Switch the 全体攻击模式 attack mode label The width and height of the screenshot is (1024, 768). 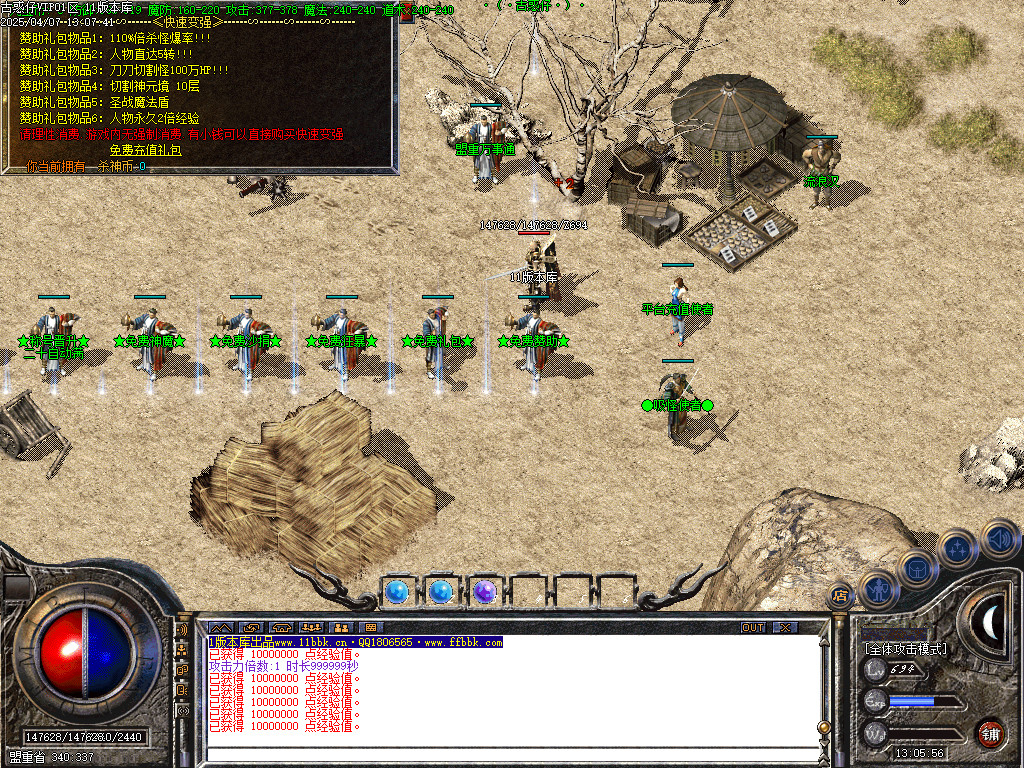tap(905, 648)
